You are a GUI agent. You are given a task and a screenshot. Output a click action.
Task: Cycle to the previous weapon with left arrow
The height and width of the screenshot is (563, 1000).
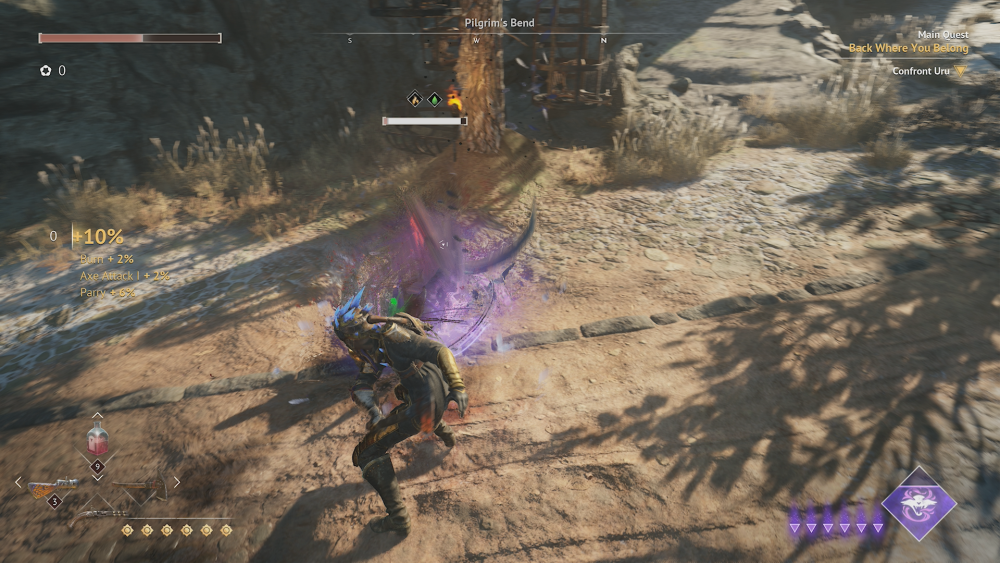click(x=18, y=482)
